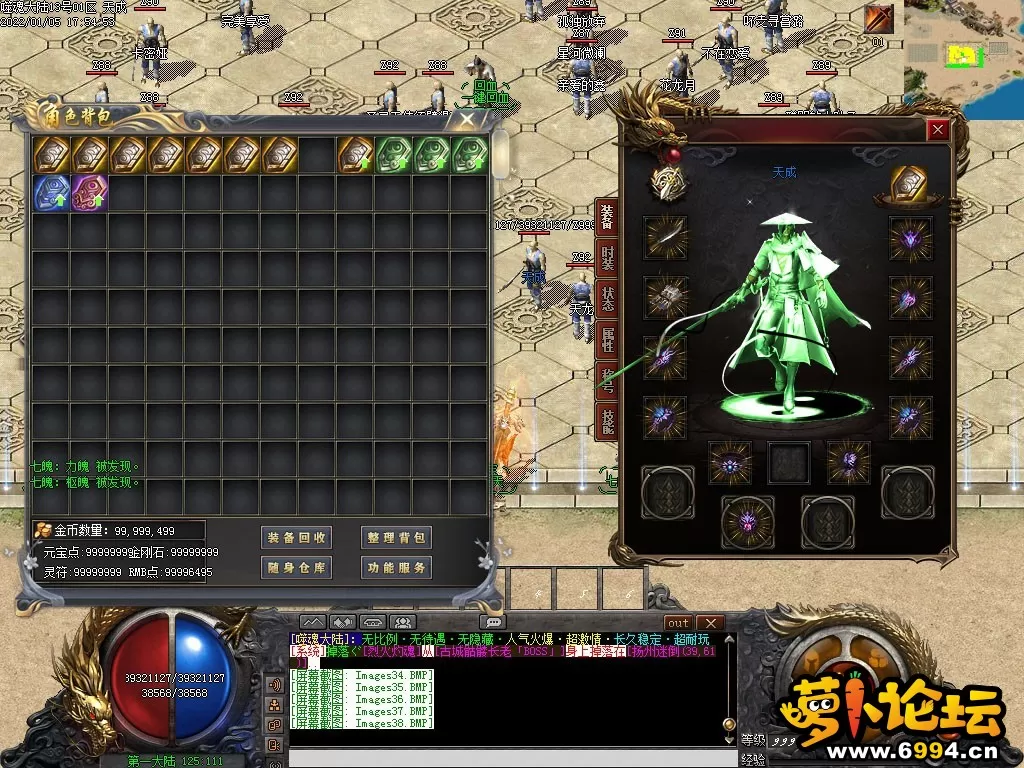Viewport: 1024px width, 768px height.
Task: Switch to the 装备 equipment tab
Action: point(607,216)
